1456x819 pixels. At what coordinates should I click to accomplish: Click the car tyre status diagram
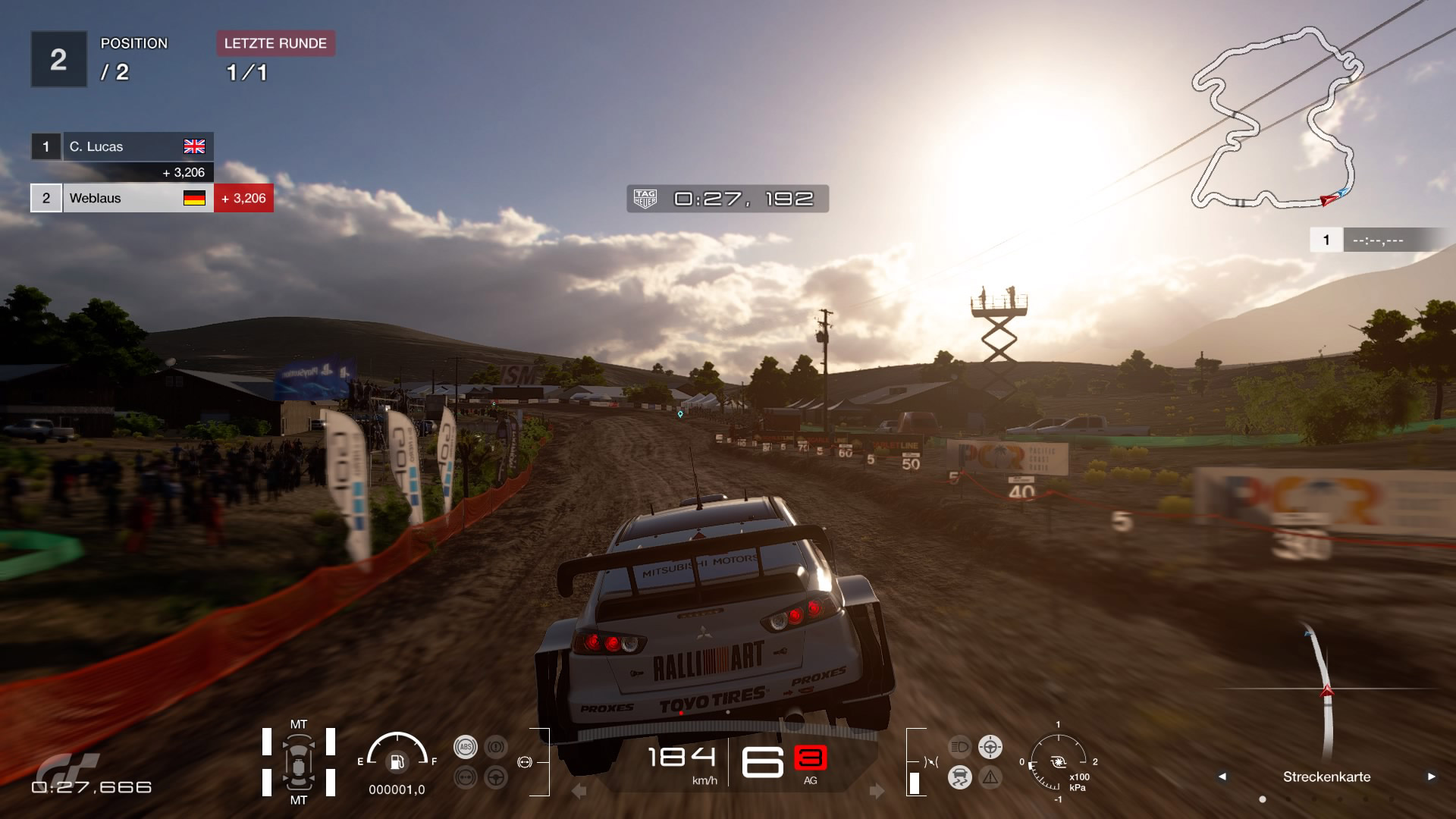click(299, 762)
